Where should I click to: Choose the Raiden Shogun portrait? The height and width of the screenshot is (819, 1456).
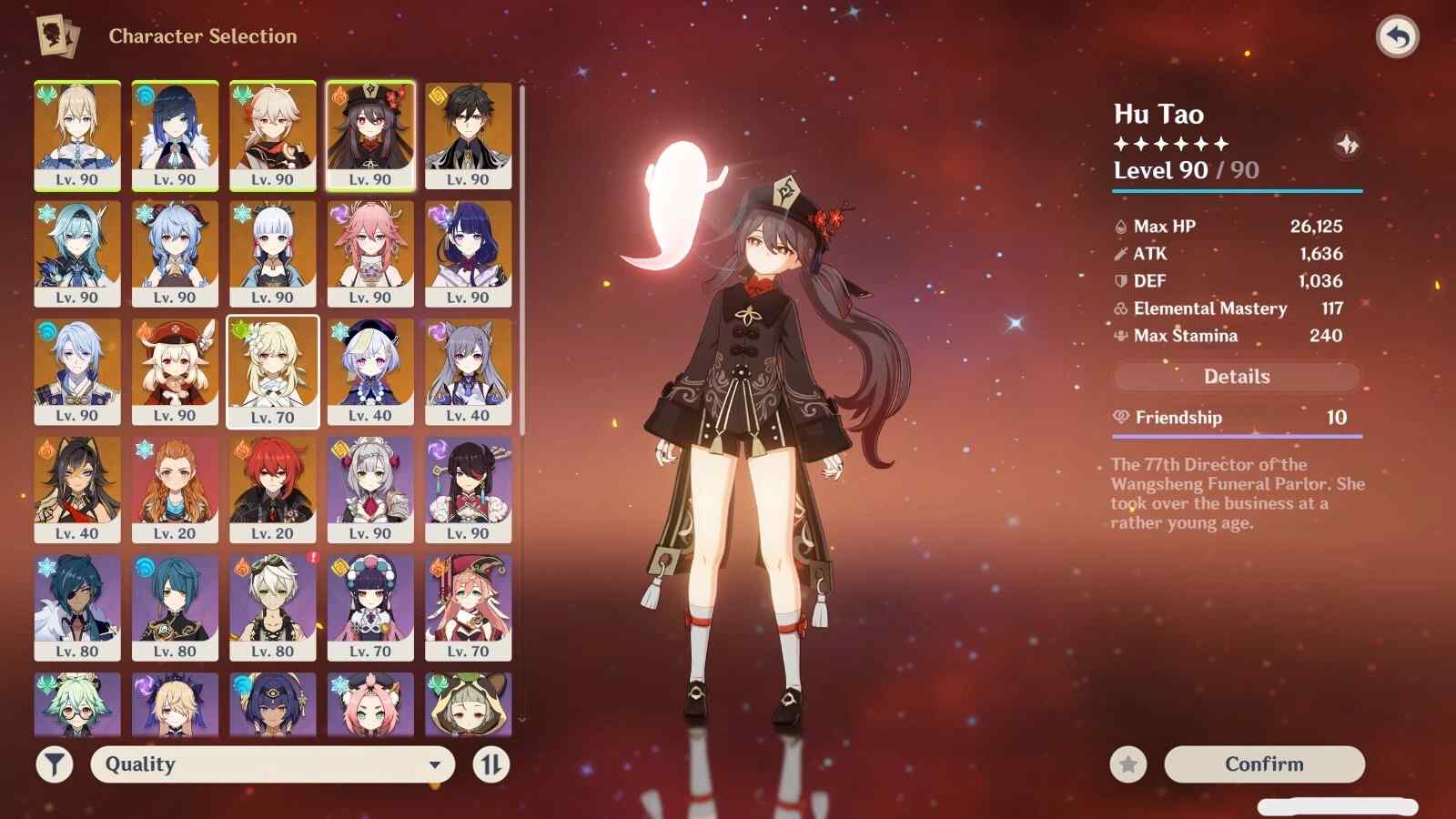468,253
